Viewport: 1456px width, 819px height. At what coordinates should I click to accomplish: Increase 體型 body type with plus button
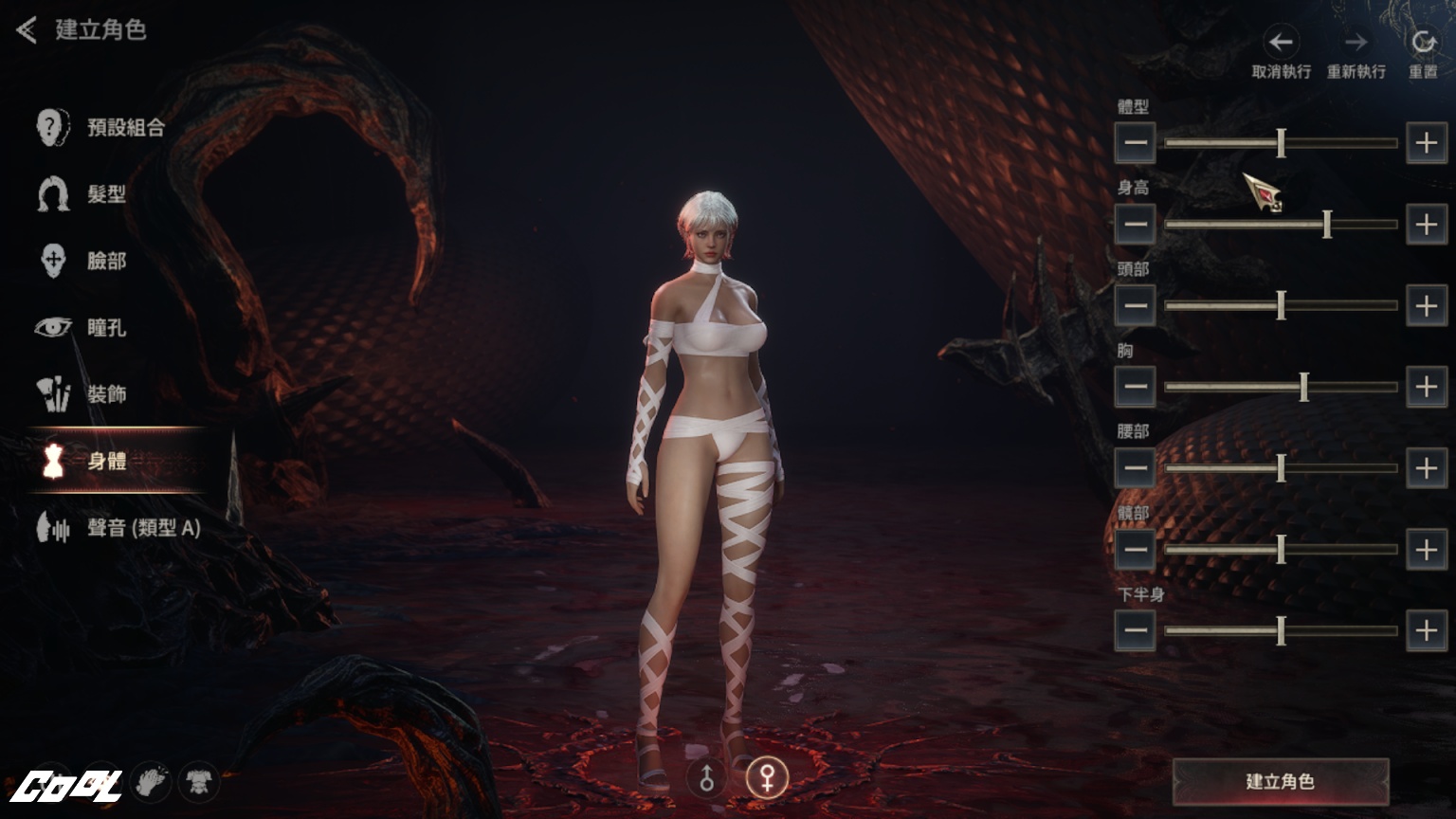coord(1426,143)
